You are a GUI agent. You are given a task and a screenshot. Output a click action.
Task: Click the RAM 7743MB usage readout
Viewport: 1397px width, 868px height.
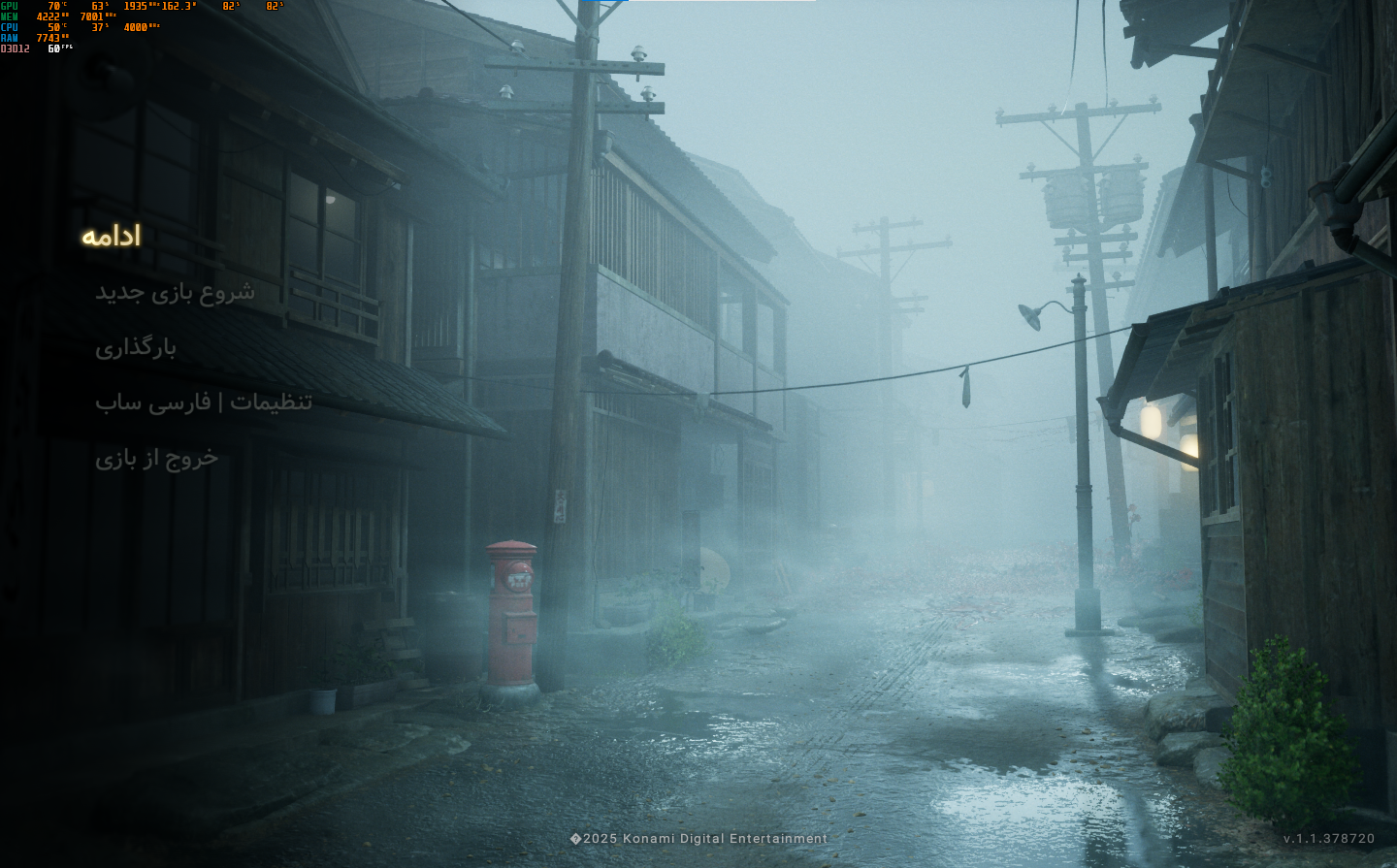pos(47,37)
